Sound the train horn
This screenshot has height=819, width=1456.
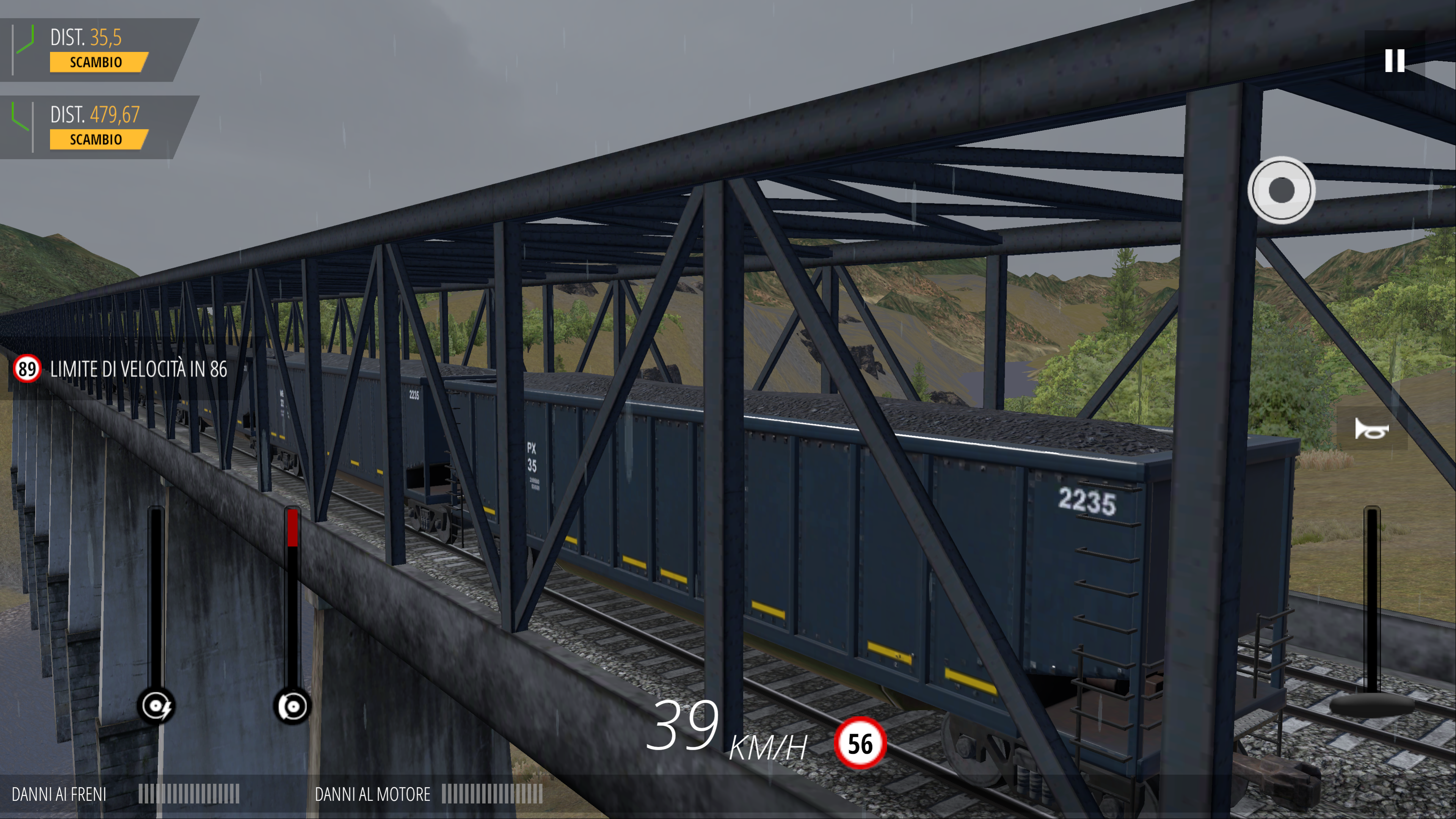(1371, 429)
